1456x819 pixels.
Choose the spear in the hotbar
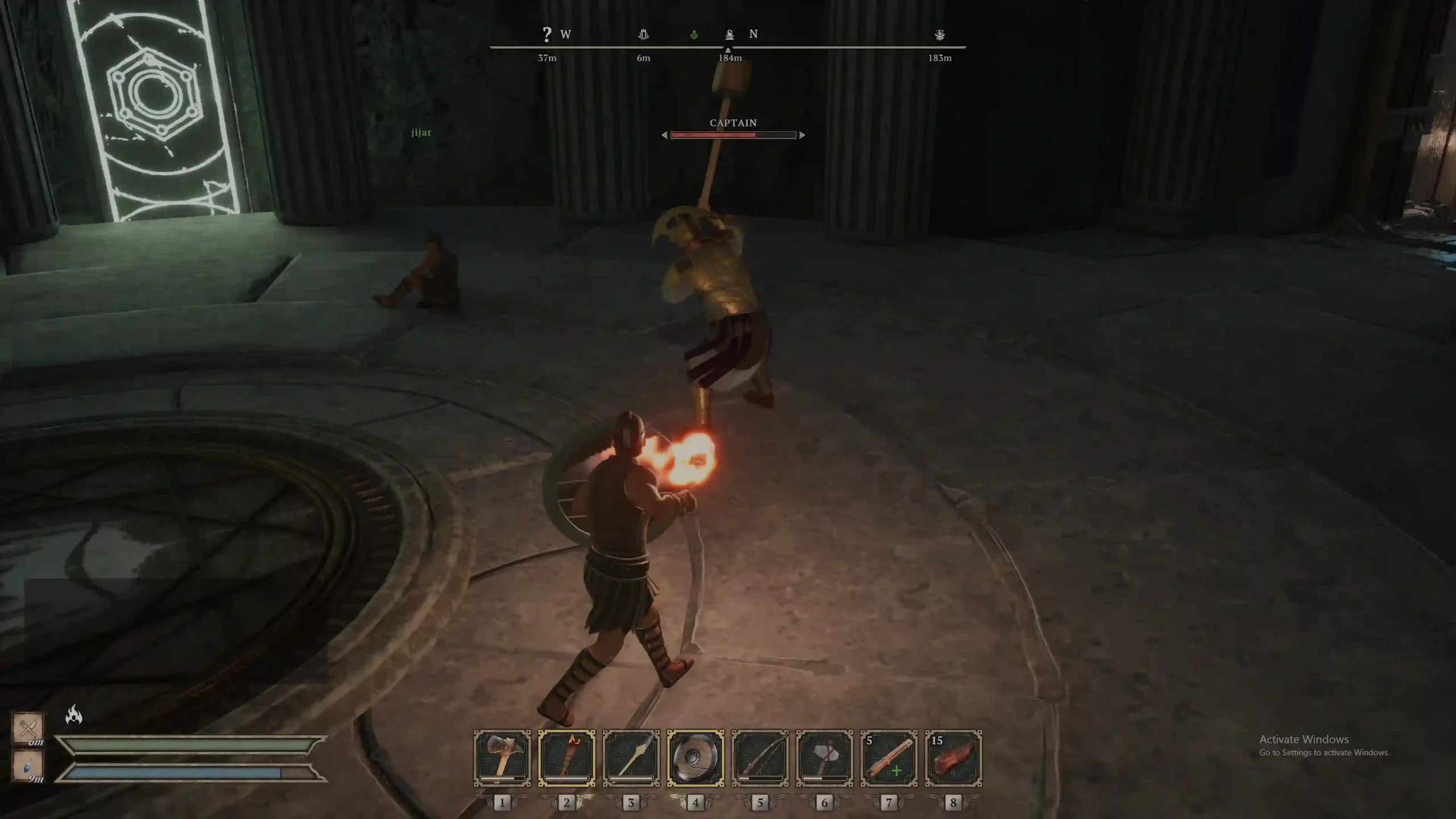631,758
